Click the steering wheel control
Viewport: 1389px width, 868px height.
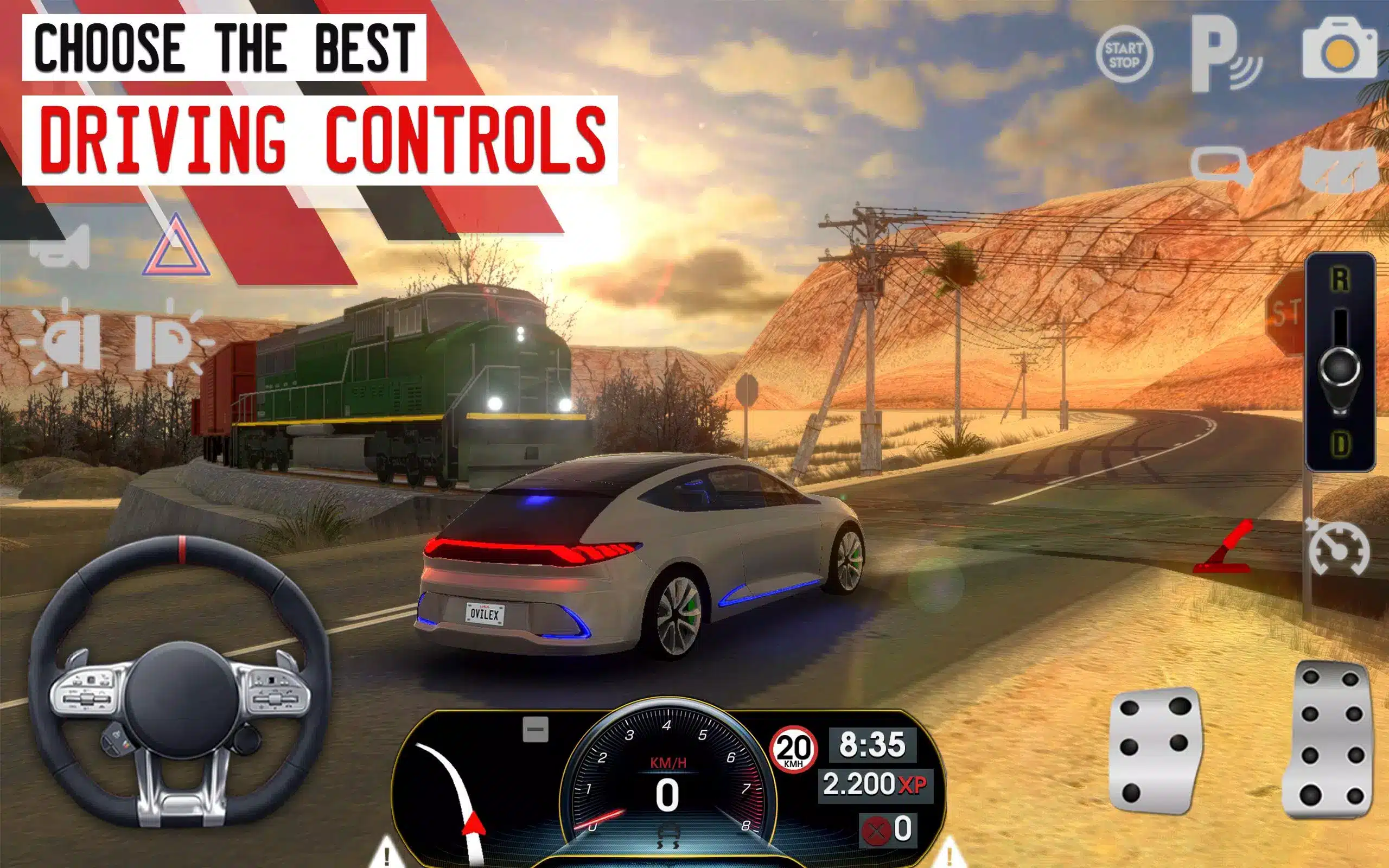point(179,684)
